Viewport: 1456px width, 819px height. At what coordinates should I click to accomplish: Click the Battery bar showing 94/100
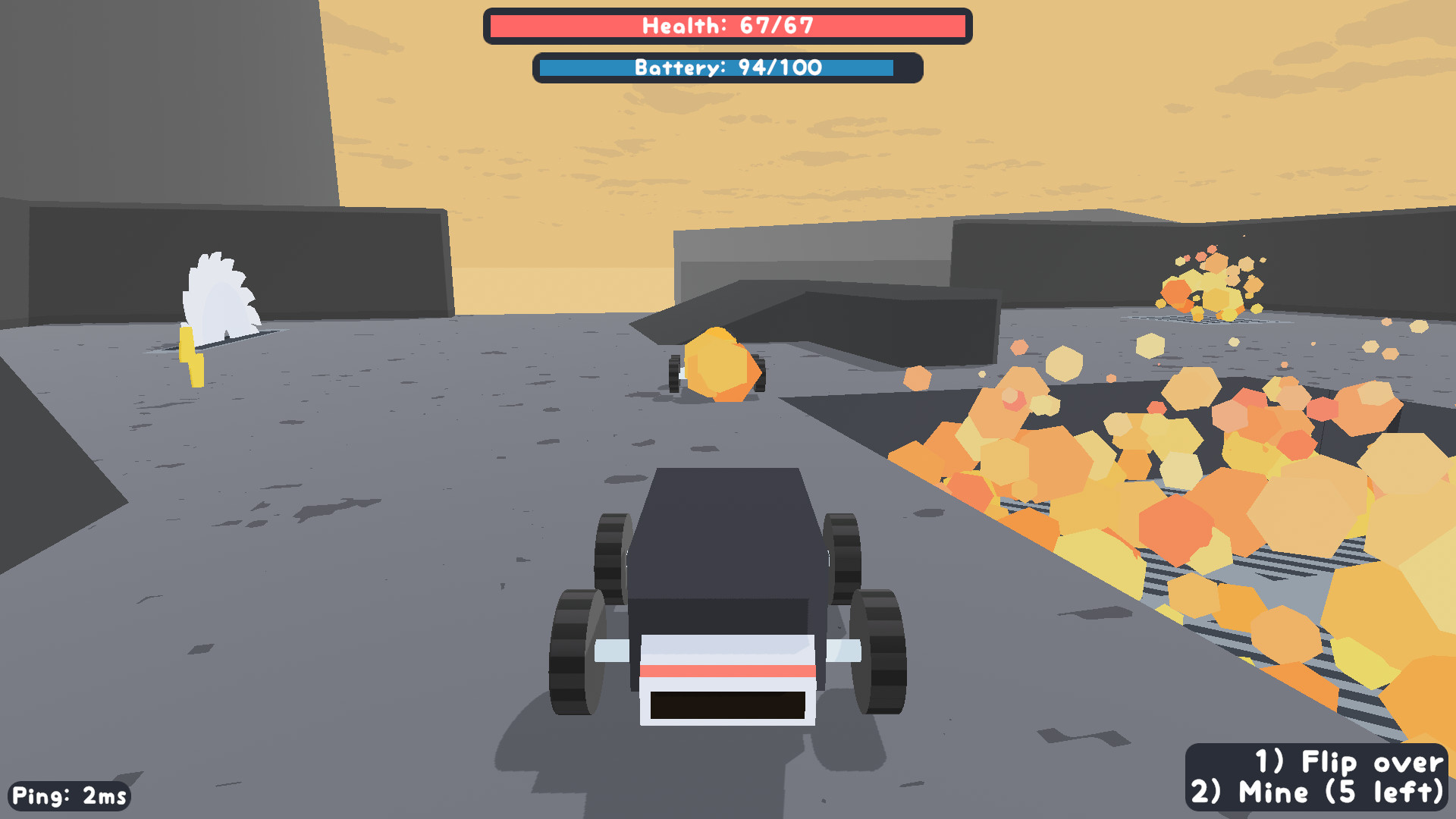pyautogui.click(x=728, y=67)
